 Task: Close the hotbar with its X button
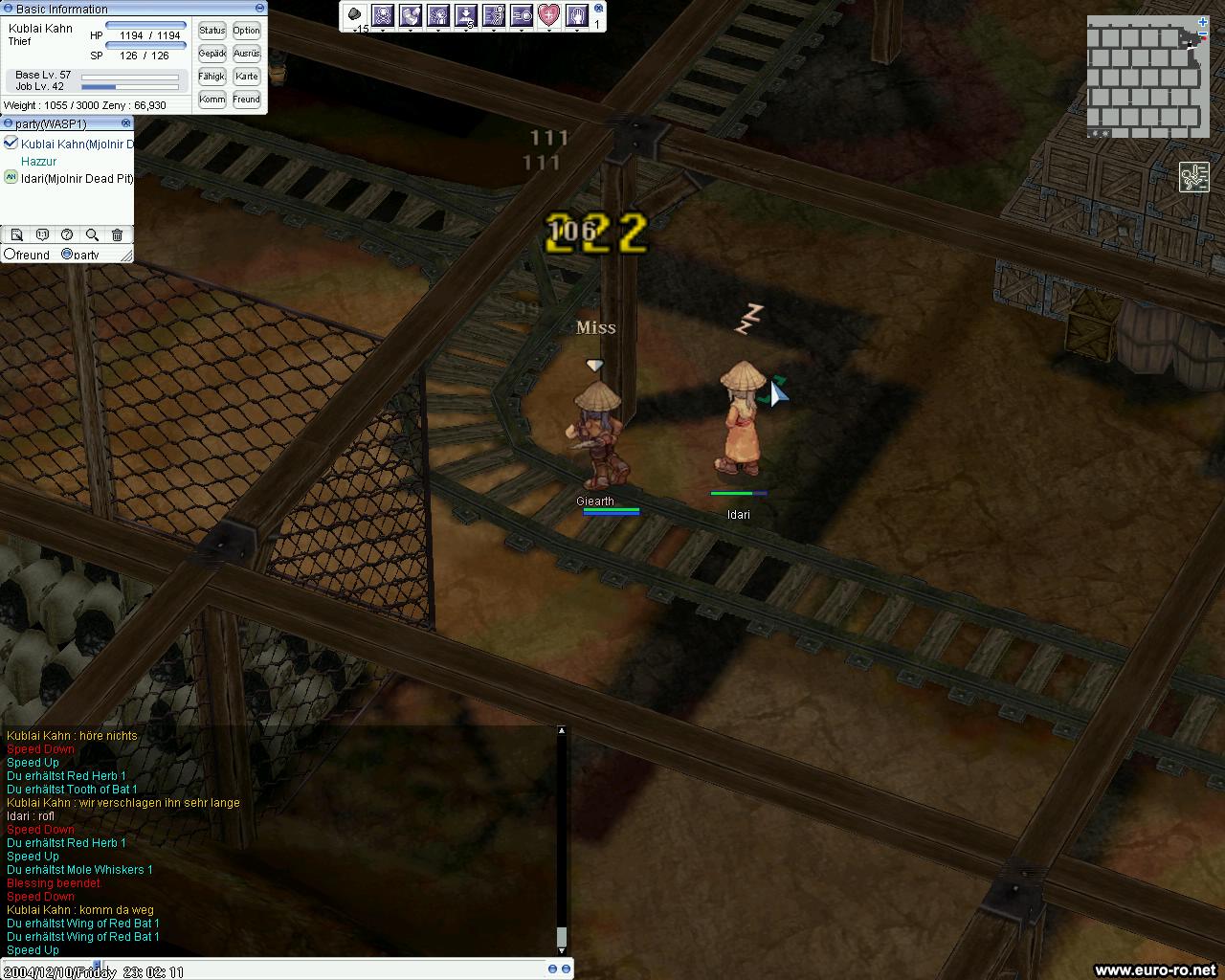tap(599, 7)
